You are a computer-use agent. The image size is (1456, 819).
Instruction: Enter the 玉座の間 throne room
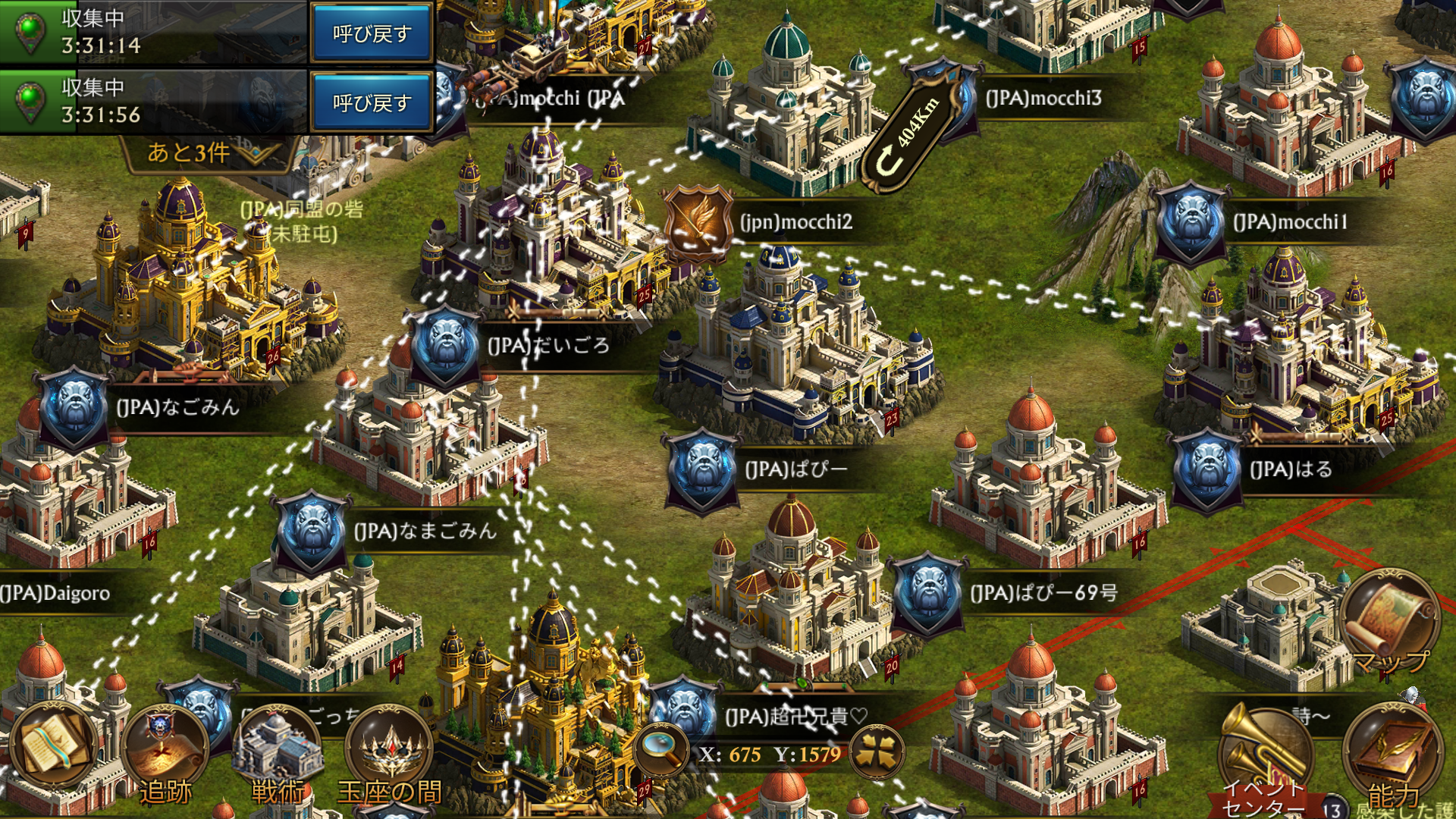[x=389, y=755]
